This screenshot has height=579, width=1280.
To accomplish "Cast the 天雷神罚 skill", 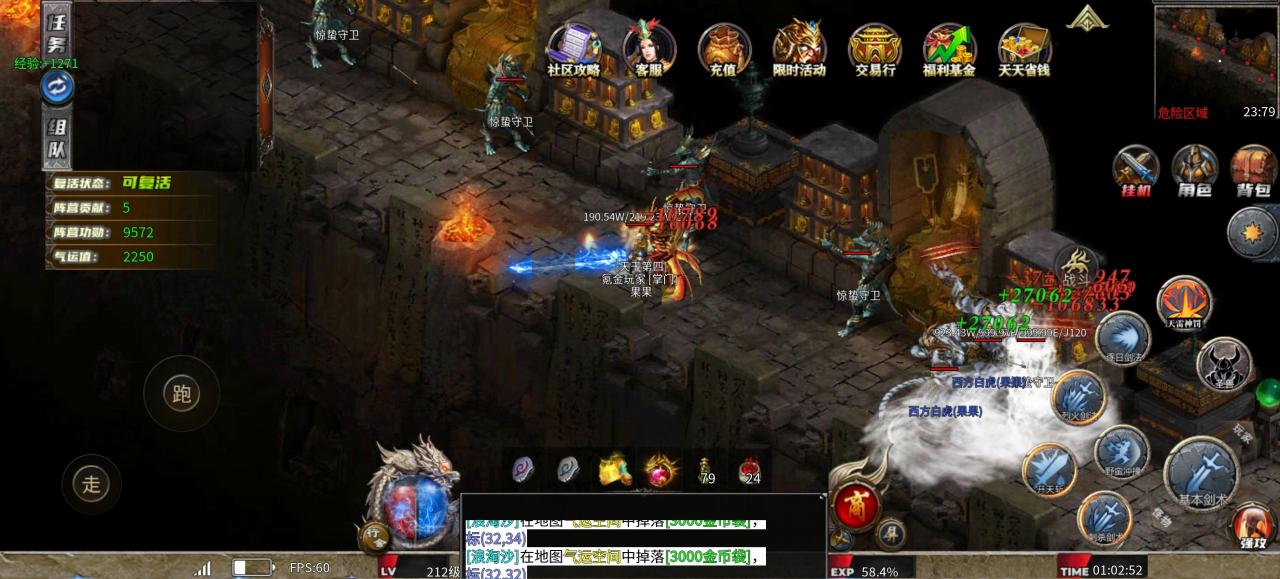I will (x=1185, y=302).
